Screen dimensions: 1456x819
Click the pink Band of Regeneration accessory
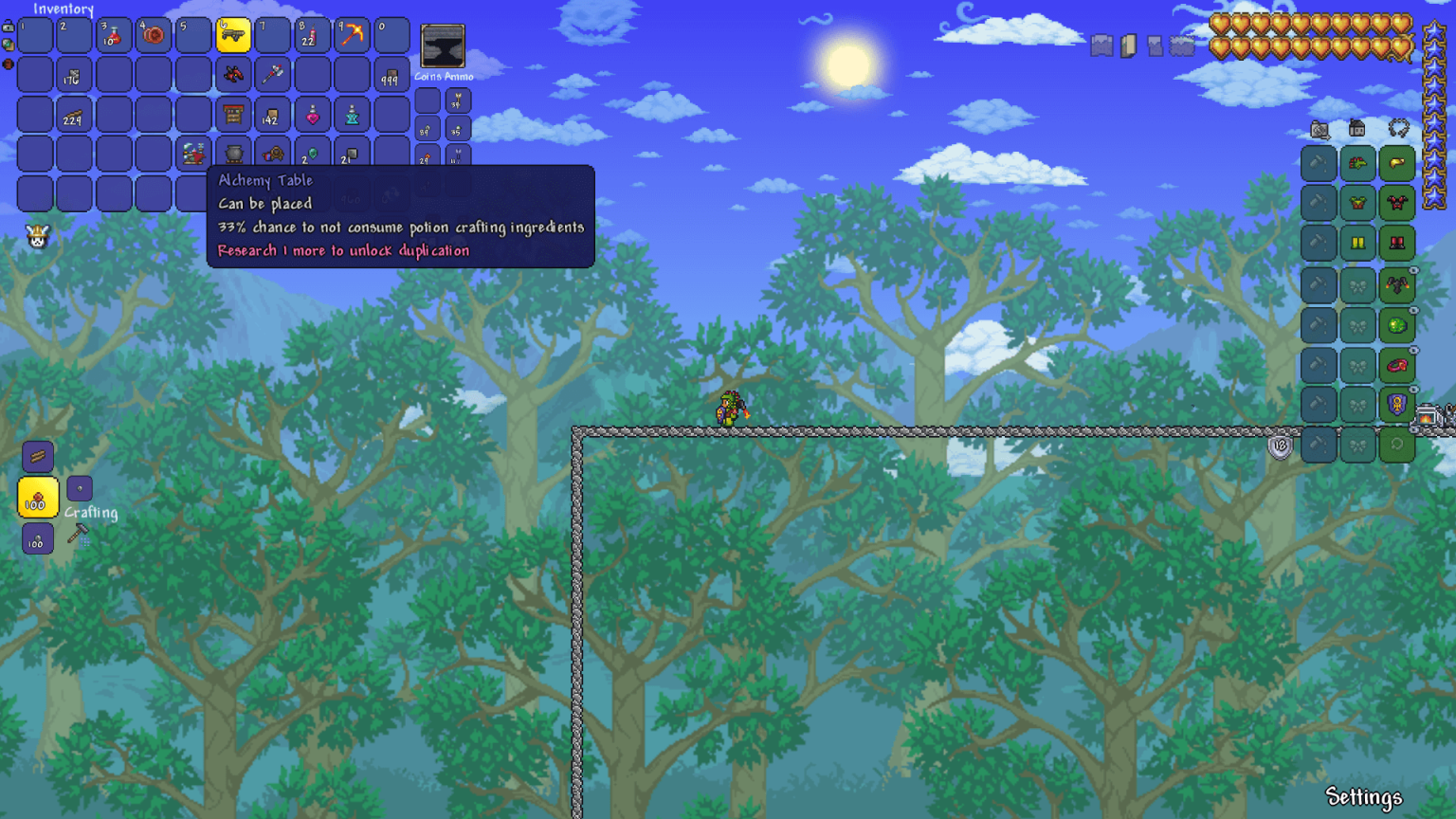1397,365
